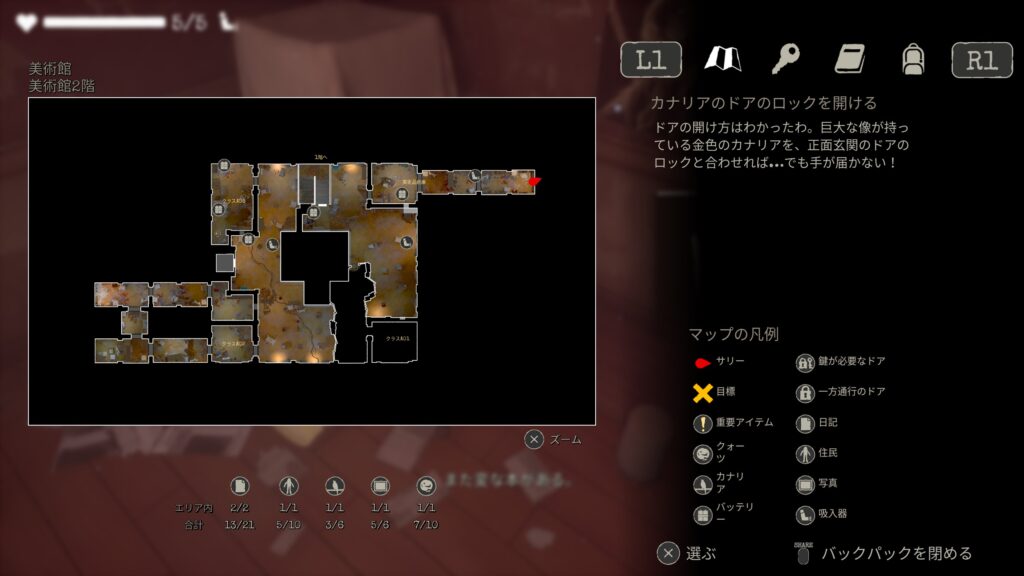Screen dimensions: 1024x576
Task: Open the backpack inventory tab
Action: click(912, 59)
